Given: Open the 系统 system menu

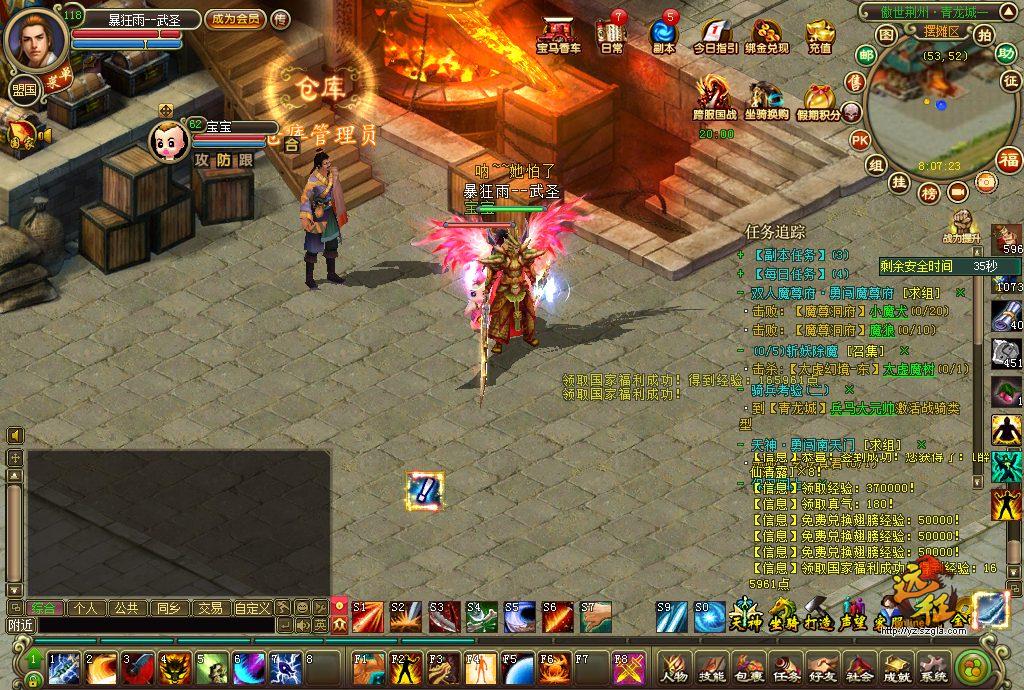Looking at the screenshot, I should point(933,666).
